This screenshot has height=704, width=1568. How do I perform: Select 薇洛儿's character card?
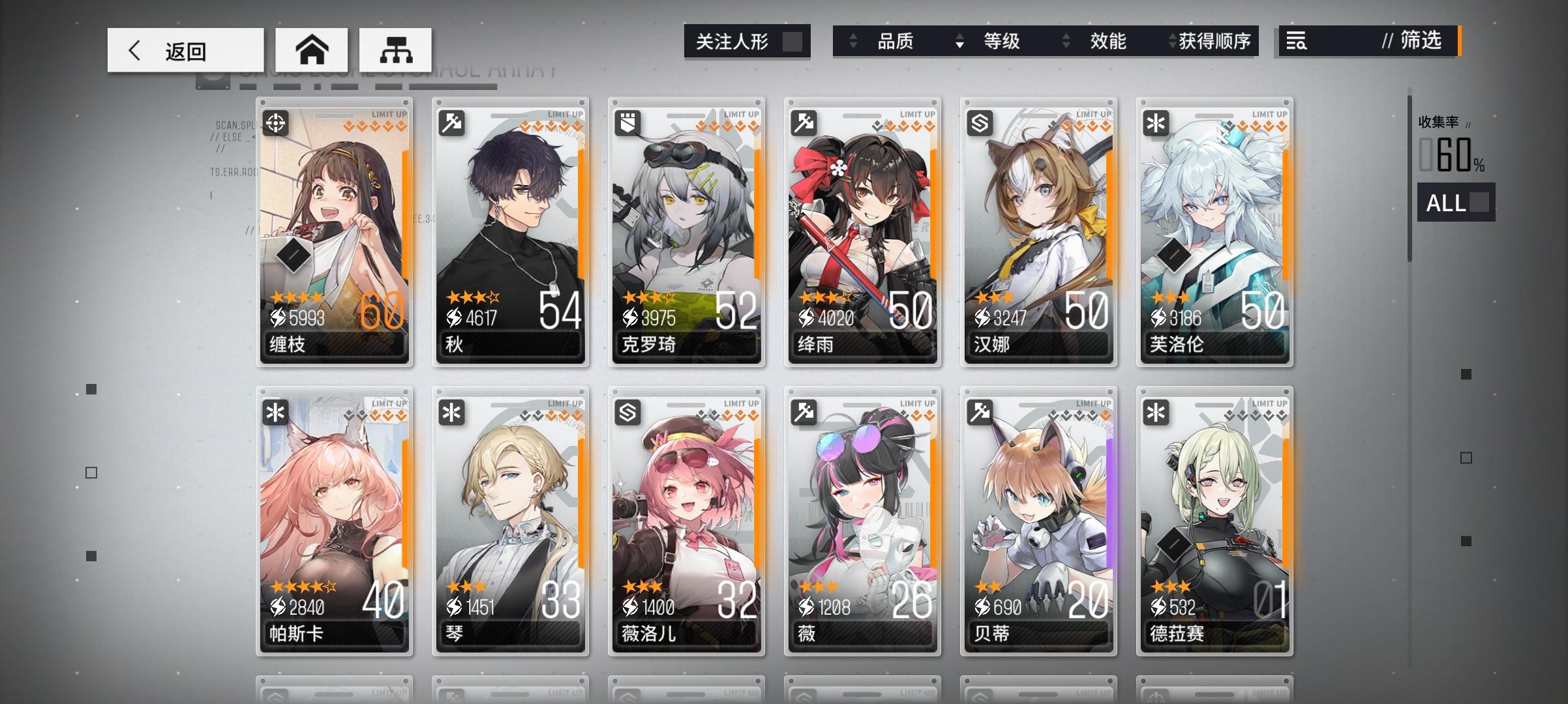click(686, 521)
